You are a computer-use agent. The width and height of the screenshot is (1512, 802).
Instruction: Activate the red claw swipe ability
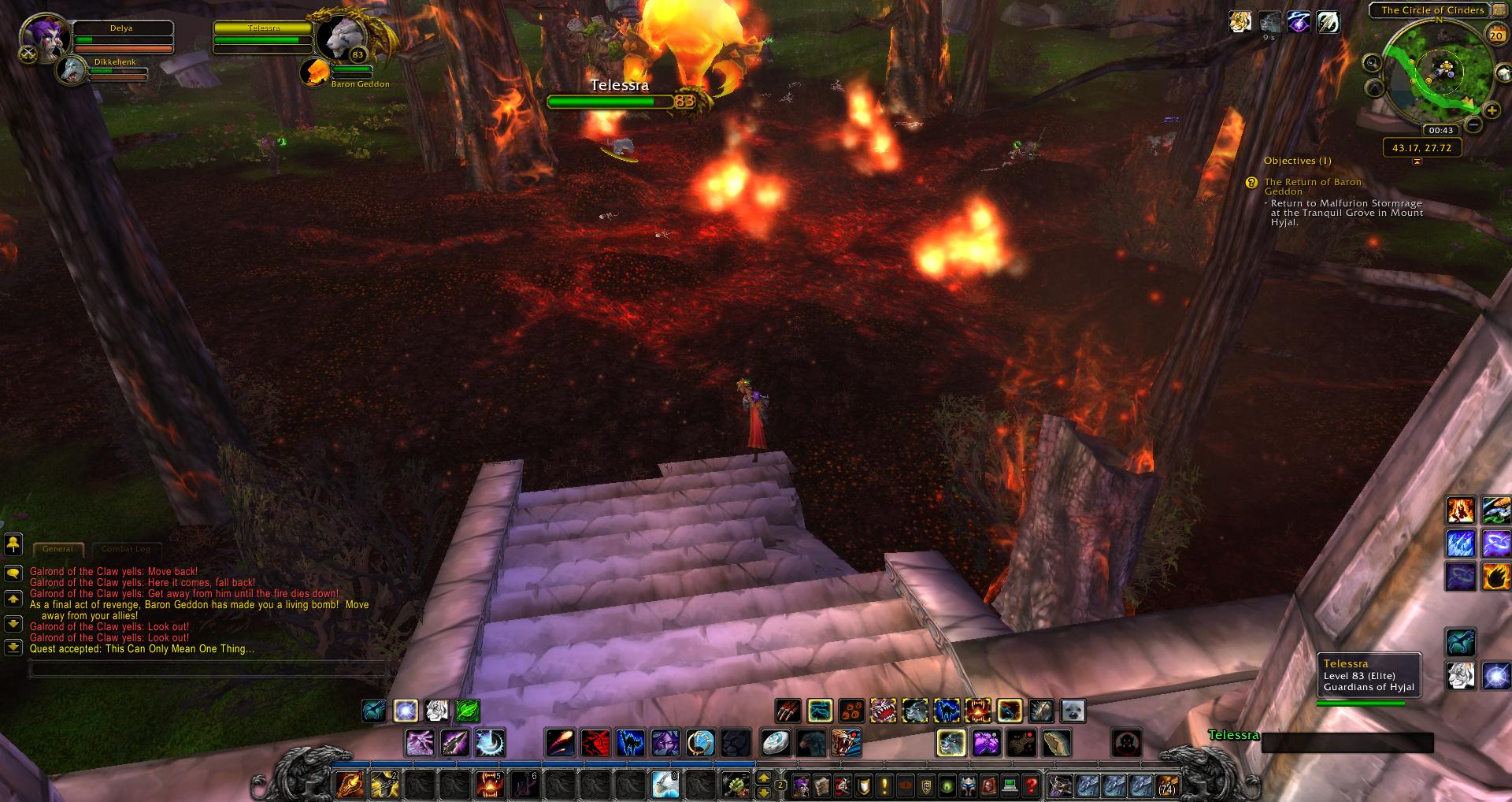click(788, 711)
